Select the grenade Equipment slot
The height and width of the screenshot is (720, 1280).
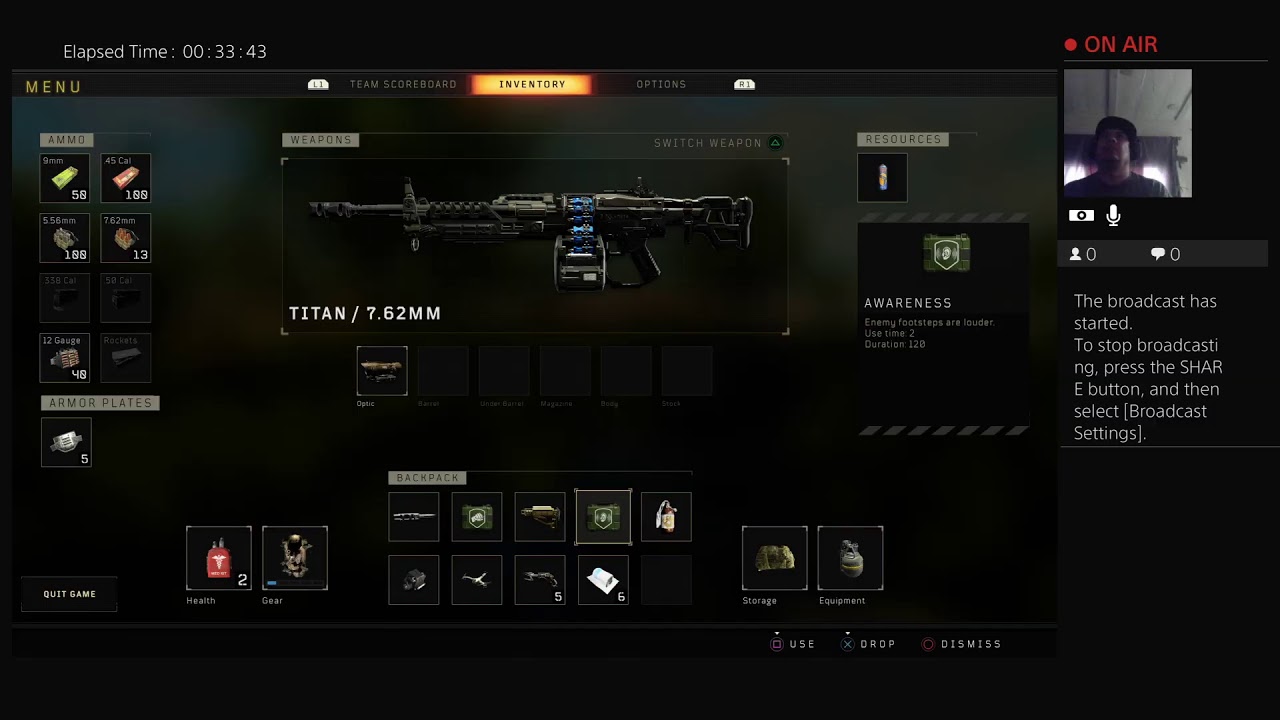[x=850, y=558]
